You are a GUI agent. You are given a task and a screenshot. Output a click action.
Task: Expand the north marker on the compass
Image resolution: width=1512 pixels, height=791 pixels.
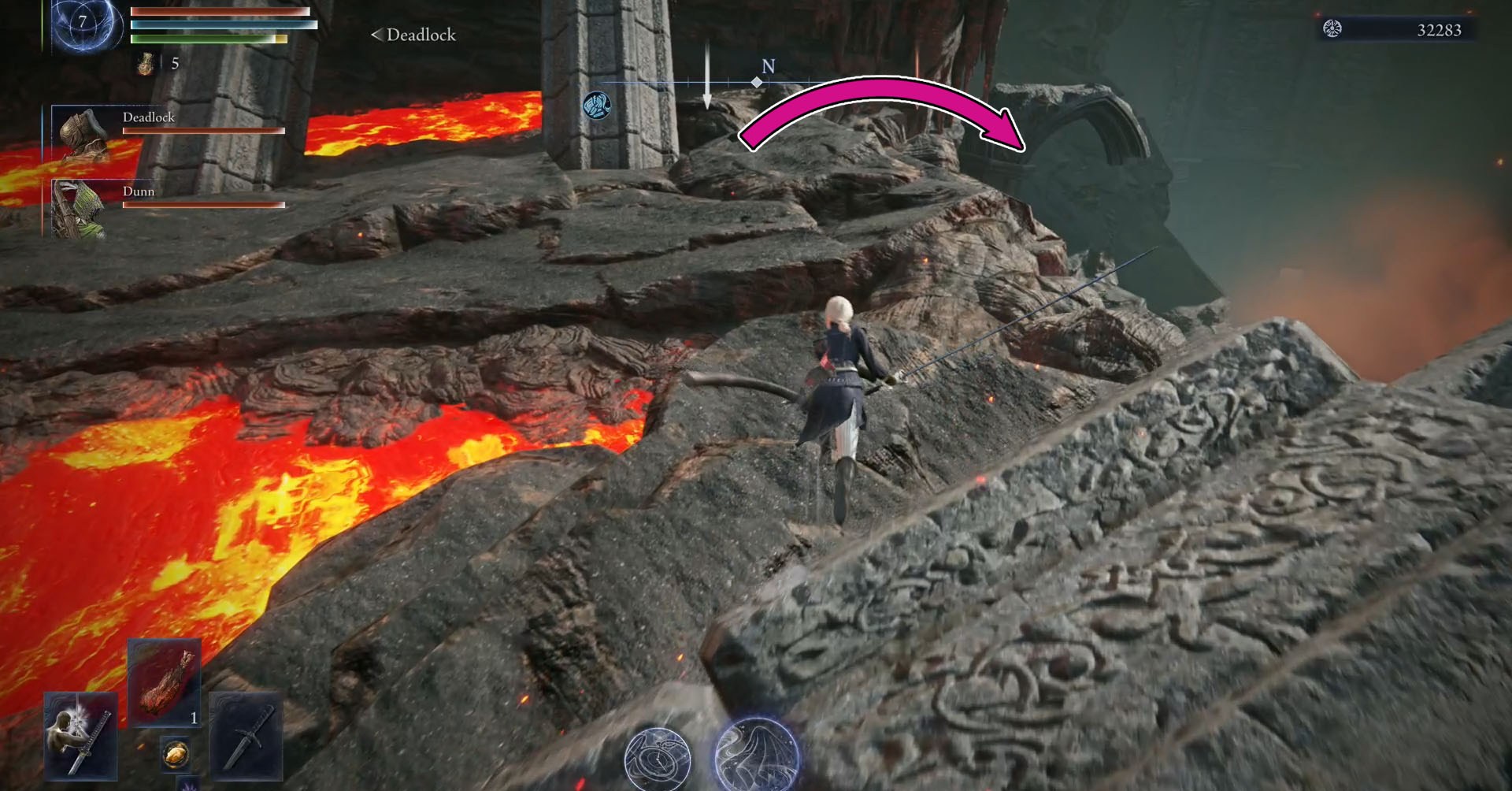[768, 67]
